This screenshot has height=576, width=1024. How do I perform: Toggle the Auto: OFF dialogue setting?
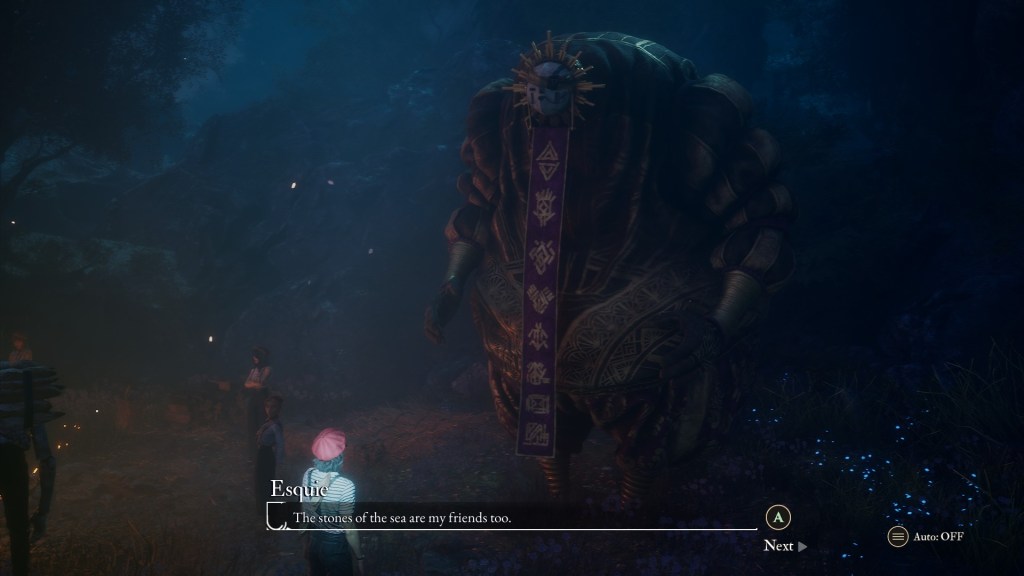point(926,537)
